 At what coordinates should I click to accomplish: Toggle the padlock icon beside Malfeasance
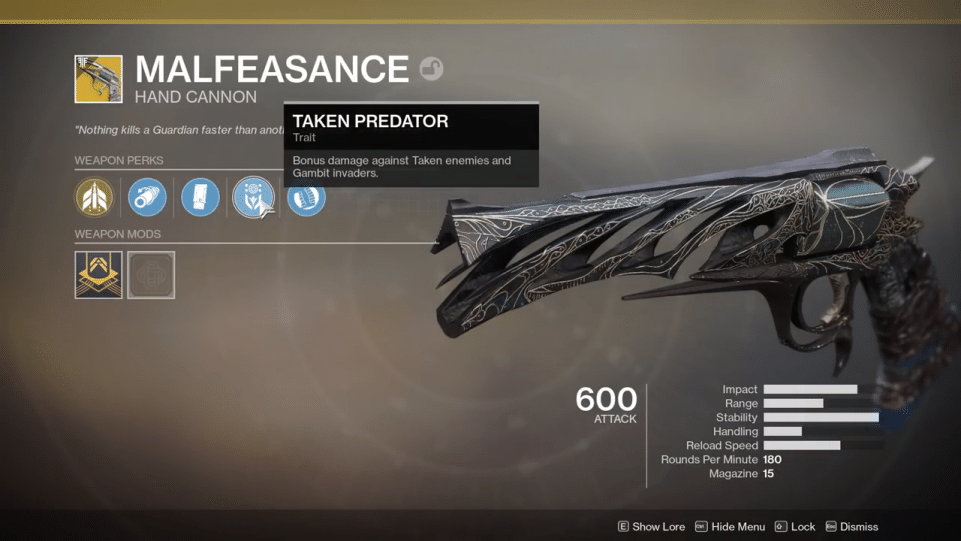point(431,69)
